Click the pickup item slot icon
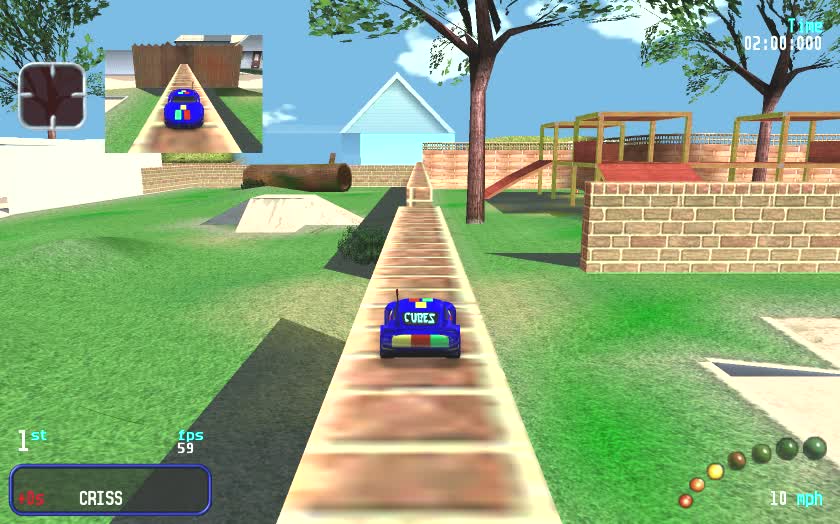The height and width of the screenshot is (524, 840). (x=52, y=96)
